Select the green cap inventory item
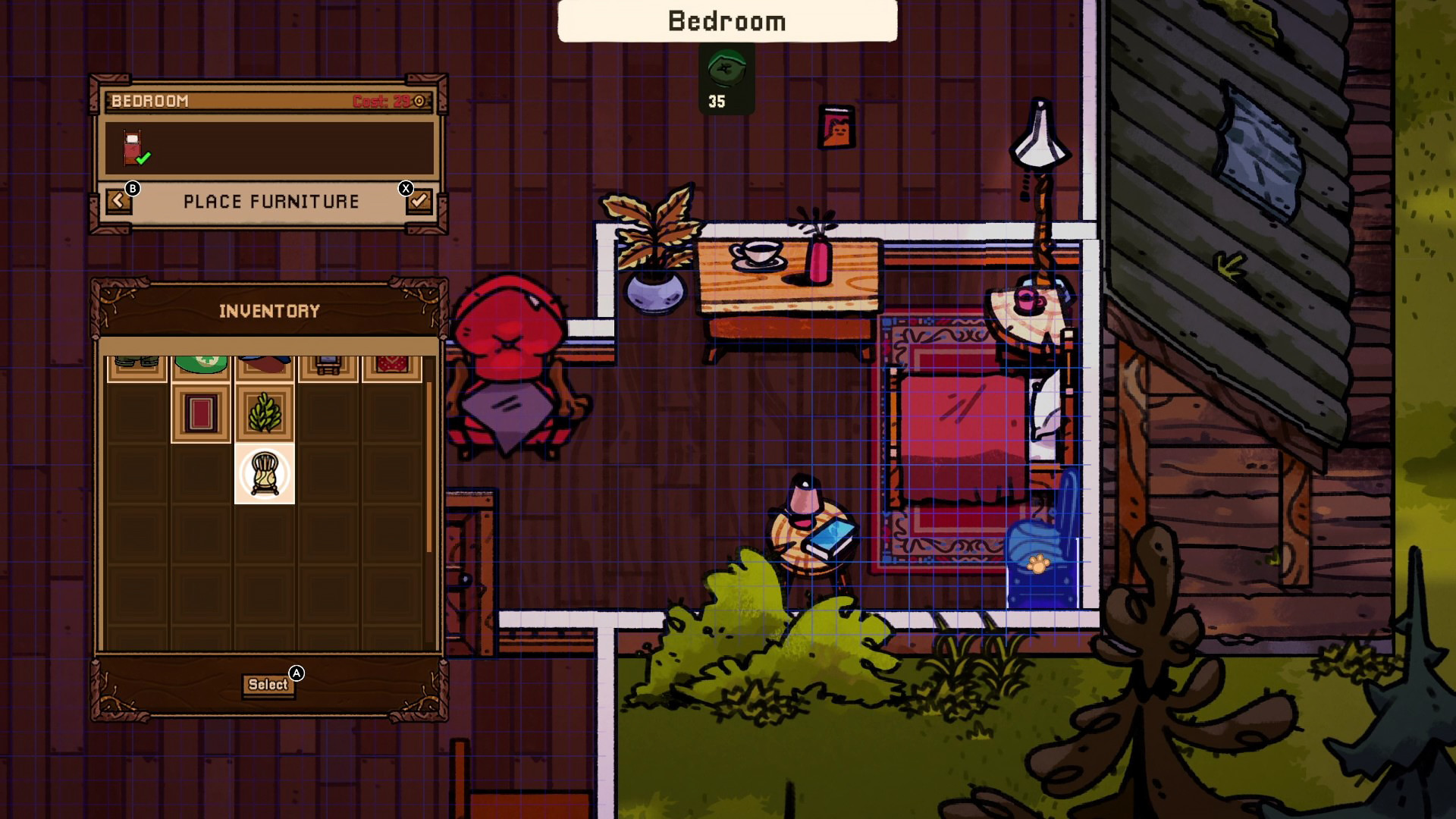1456x819 pixels. pos(202,362)
